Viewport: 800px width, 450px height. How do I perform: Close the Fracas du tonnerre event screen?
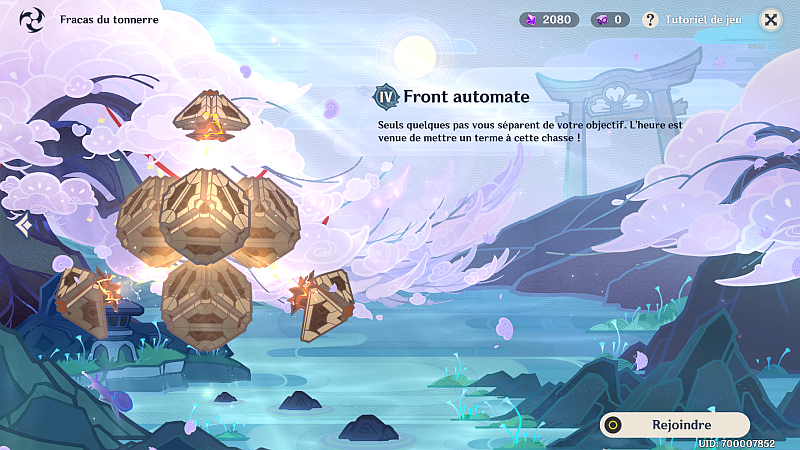click(771, 19)
